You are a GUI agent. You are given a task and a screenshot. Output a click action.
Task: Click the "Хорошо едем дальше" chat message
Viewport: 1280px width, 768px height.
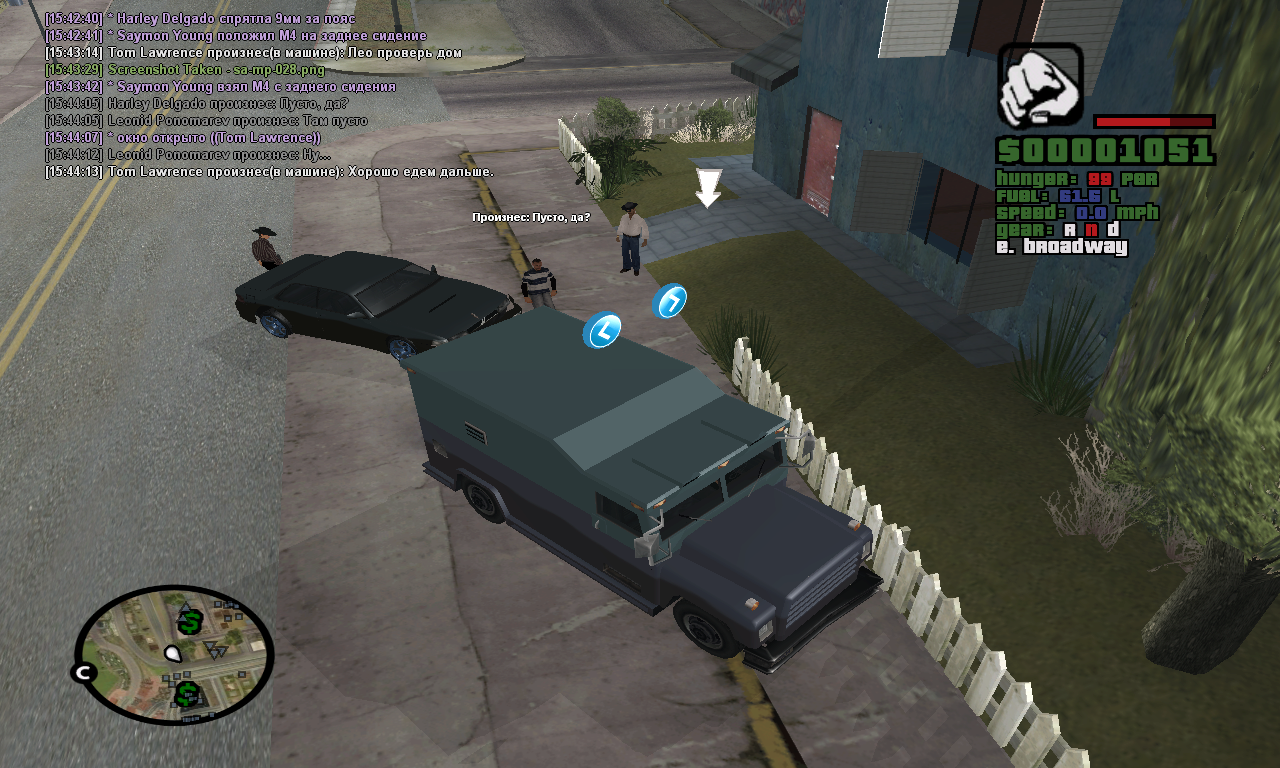pyautogui.click(x=270, y=172)
